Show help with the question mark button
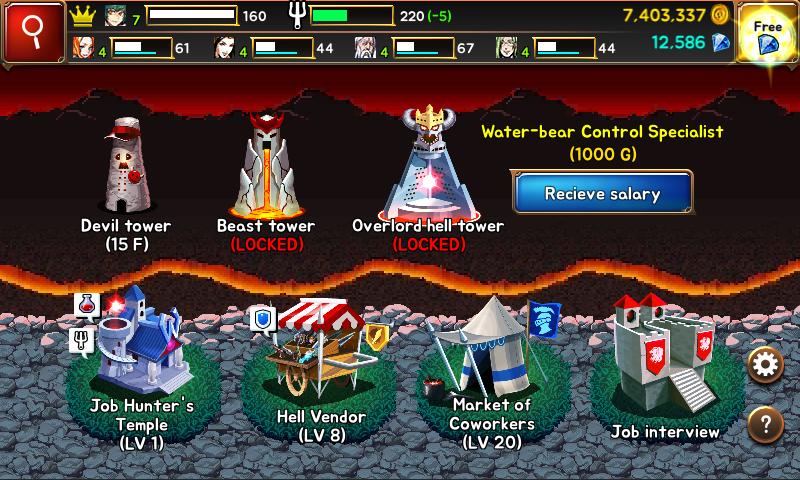This screenshot has width=800, height=480. click(766, 423)
